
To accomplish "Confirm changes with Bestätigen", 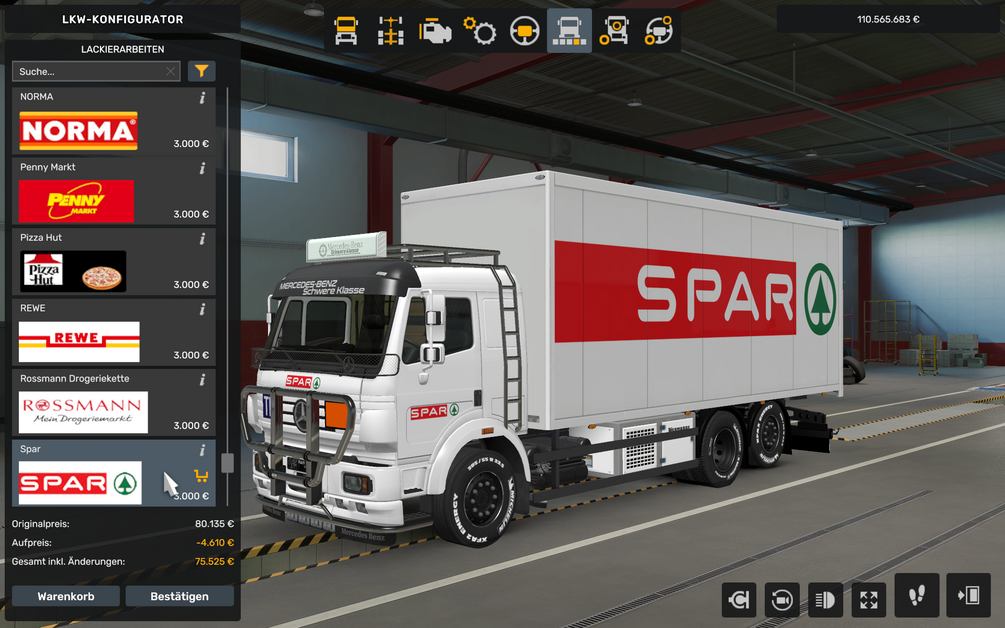I will coord(179,596).
